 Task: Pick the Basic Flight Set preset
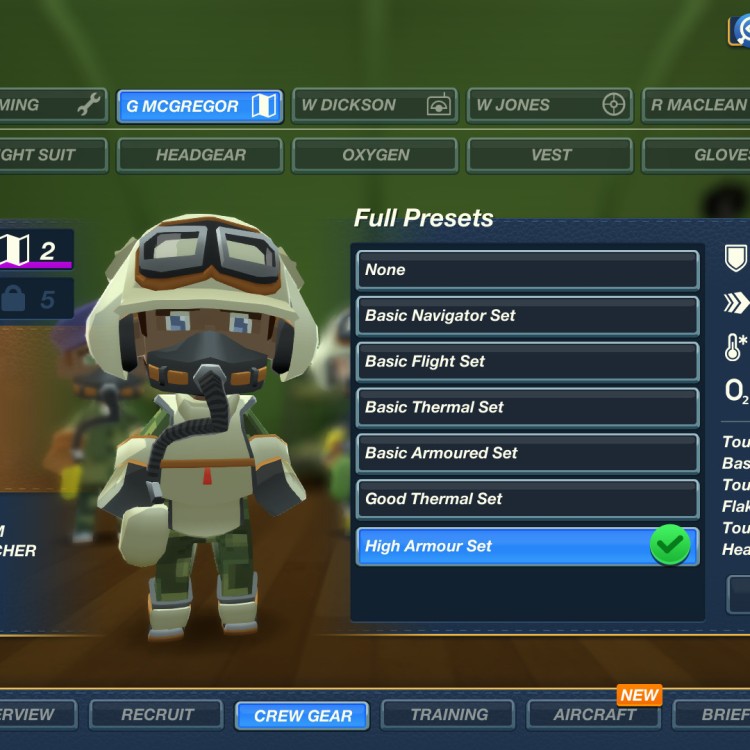(527, 362)
